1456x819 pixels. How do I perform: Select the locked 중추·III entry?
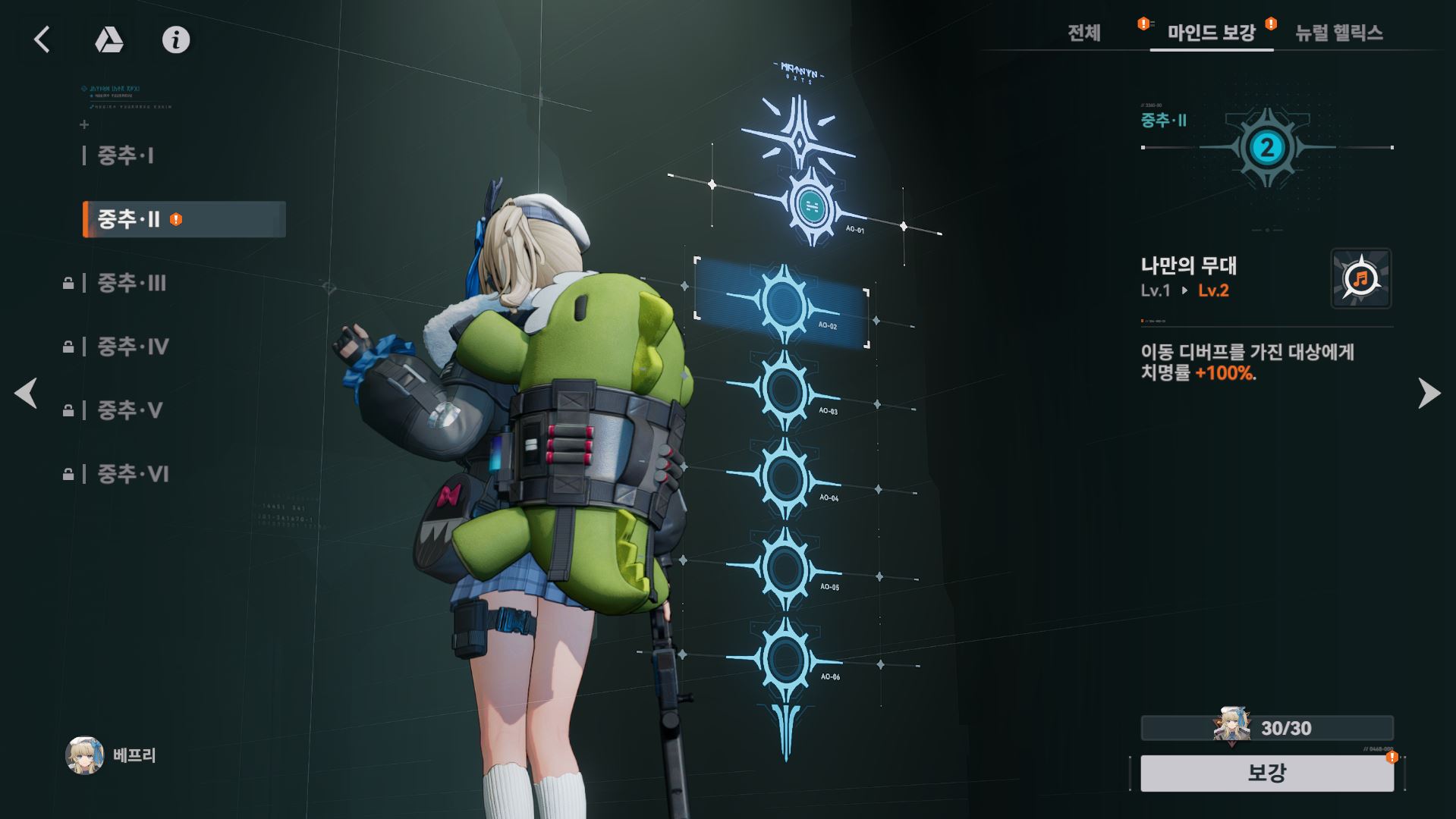click(131, 283)
